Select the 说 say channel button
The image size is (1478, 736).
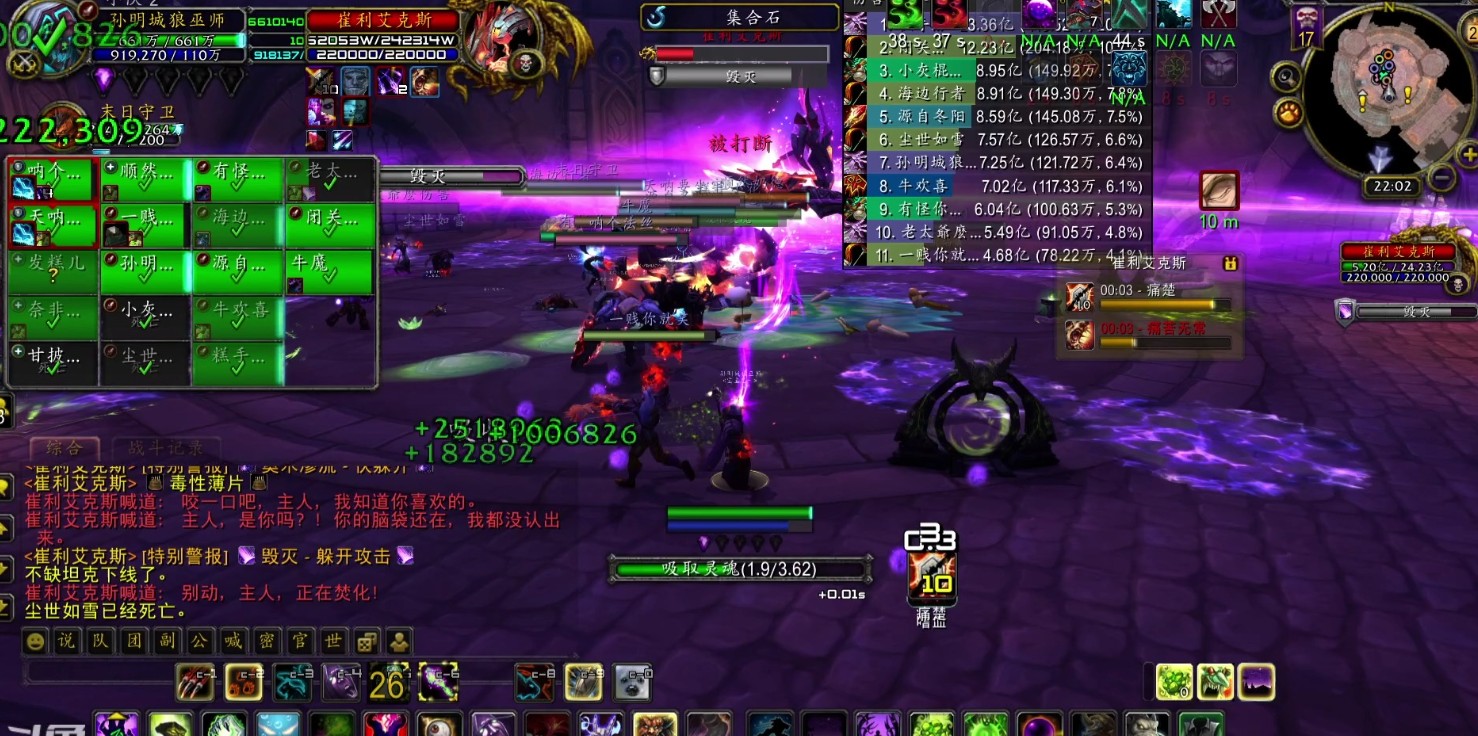click(x=68, y=641)
